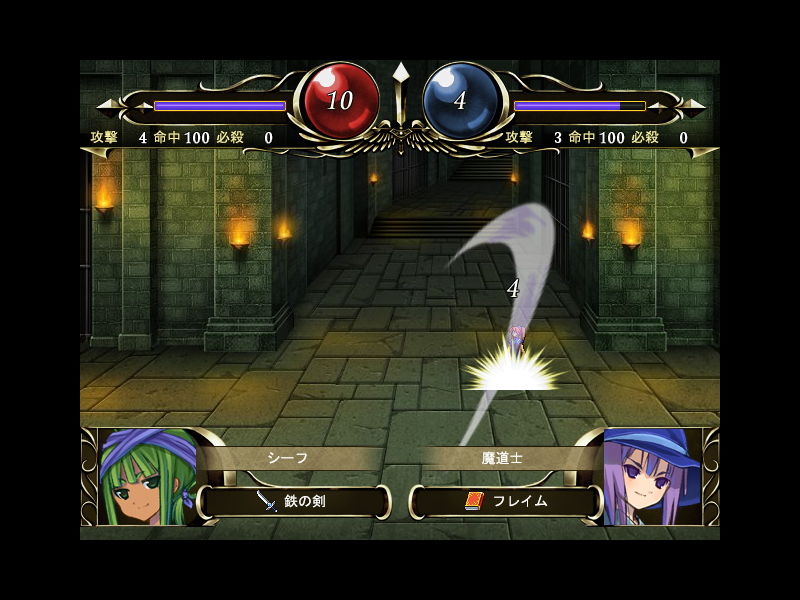Select the 鉄の剣 iron sword weapon panel
The width and height of the screenshot is (800, 600).
(294, 501)
